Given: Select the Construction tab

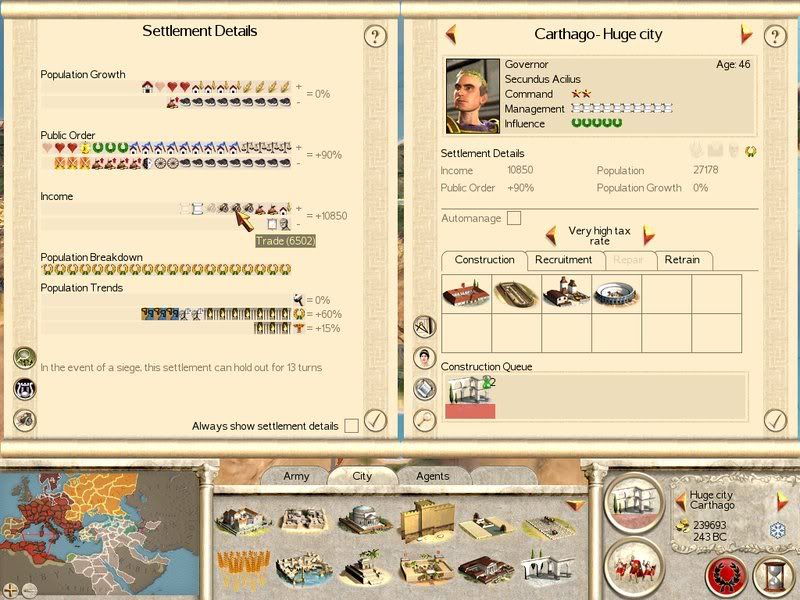Looking at the screenshot, I should pos(484,260).
